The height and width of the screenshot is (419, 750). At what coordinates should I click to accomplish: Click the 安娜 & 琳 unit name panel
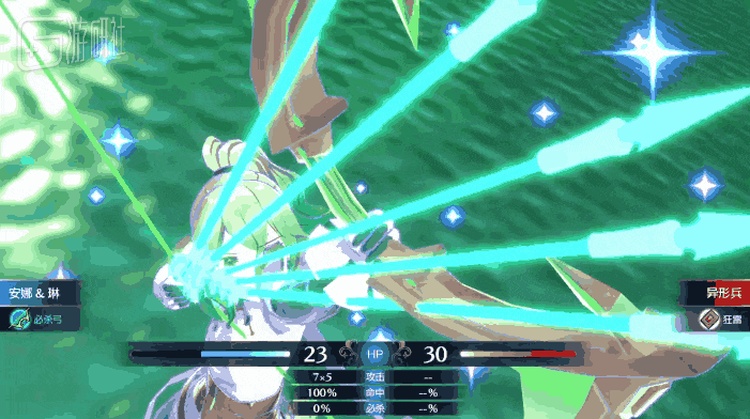click(x=36, y=294)
